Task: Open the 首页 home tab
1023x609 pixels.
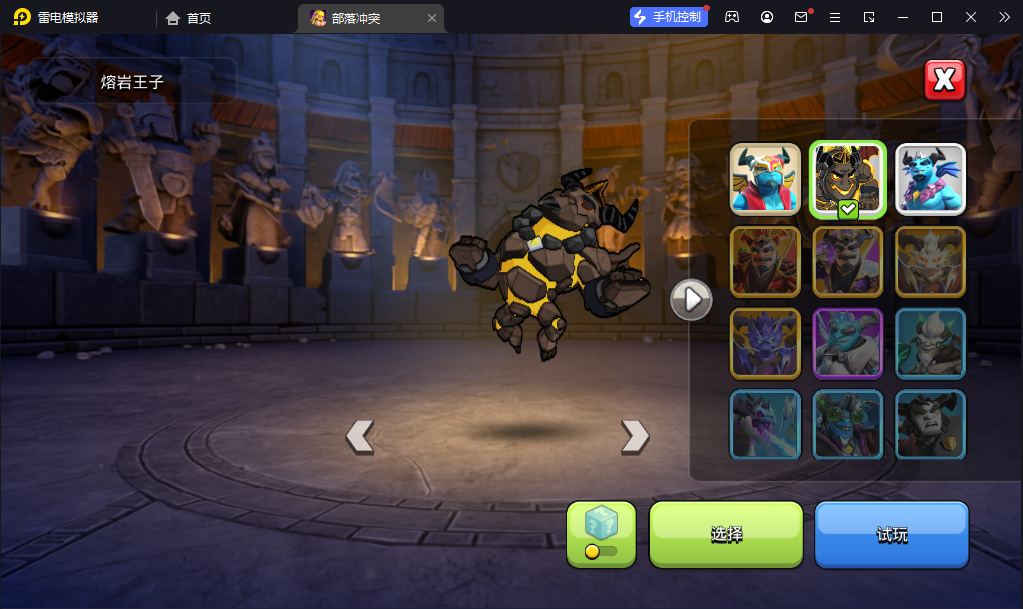Action: click(189, 18)
